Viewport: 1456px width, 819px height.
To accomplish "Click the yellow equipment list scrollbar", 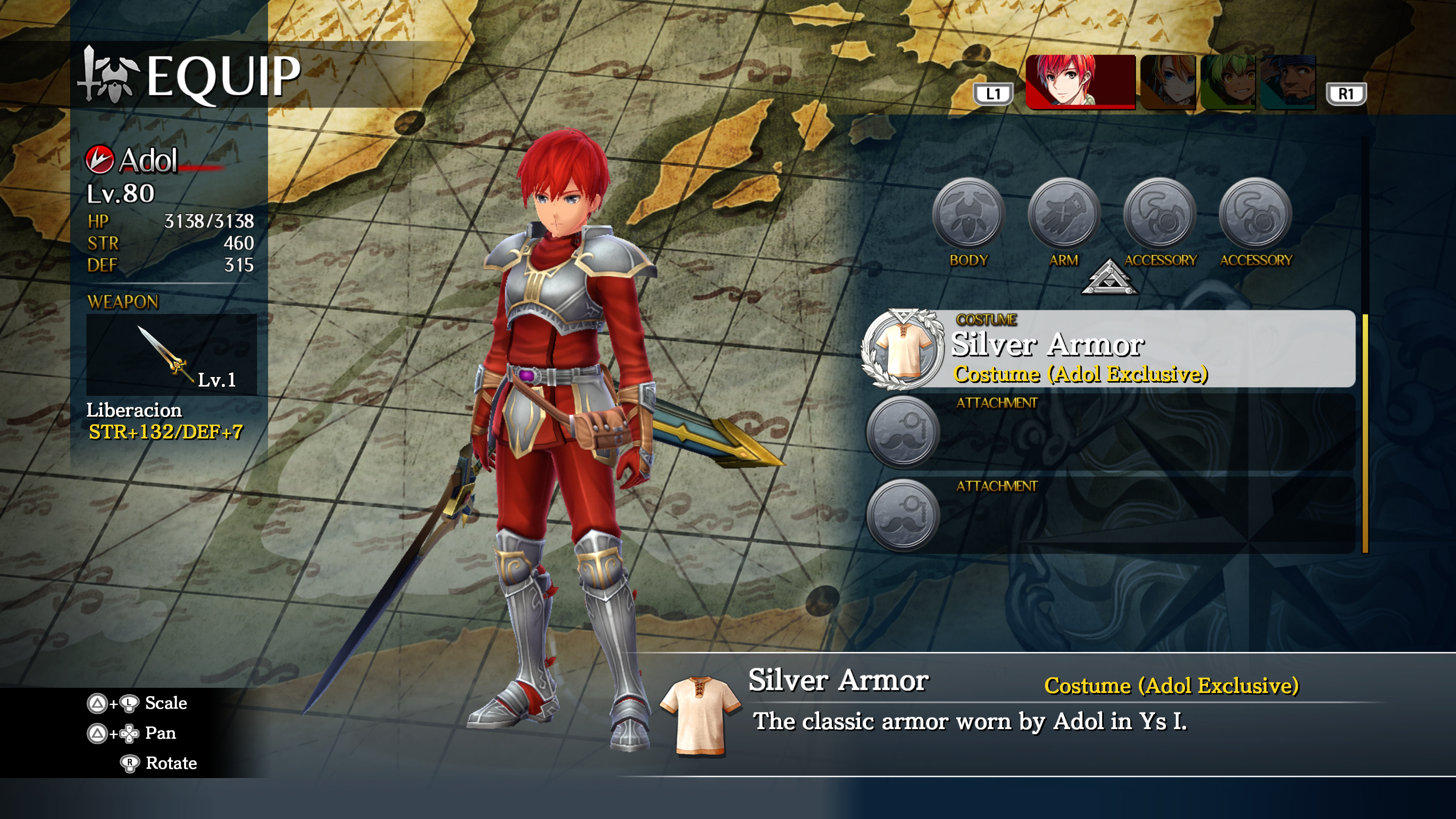I will (x=1365, y=433).
